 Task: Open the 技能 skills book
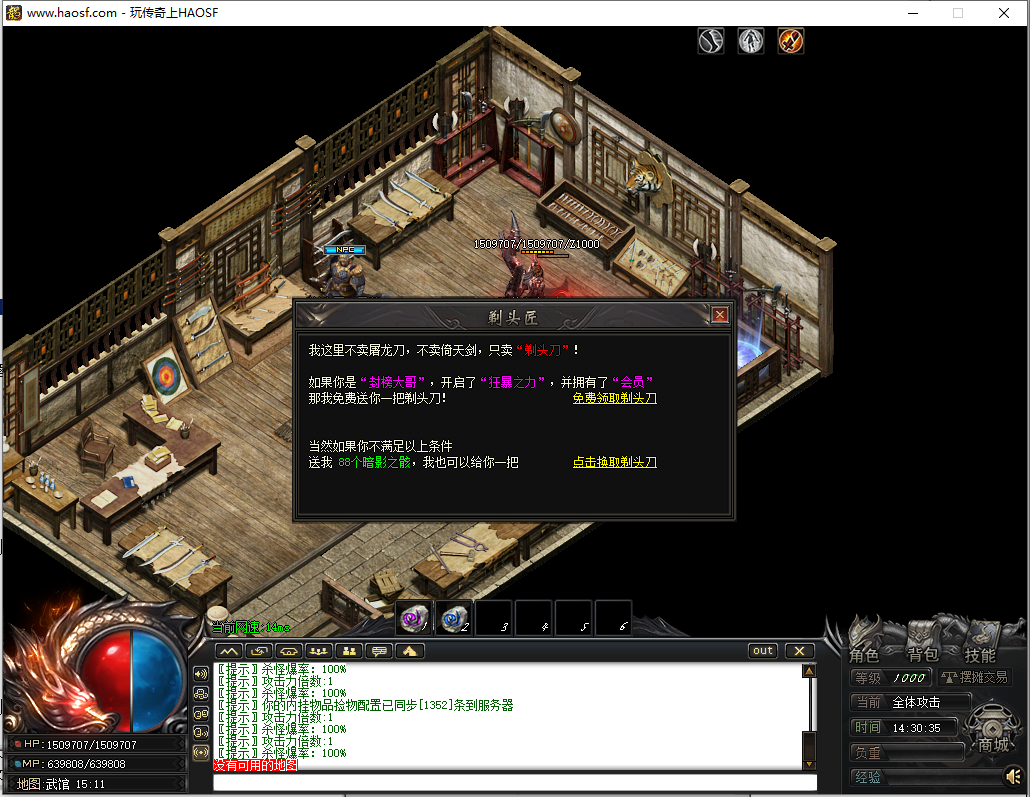point(980,655)
